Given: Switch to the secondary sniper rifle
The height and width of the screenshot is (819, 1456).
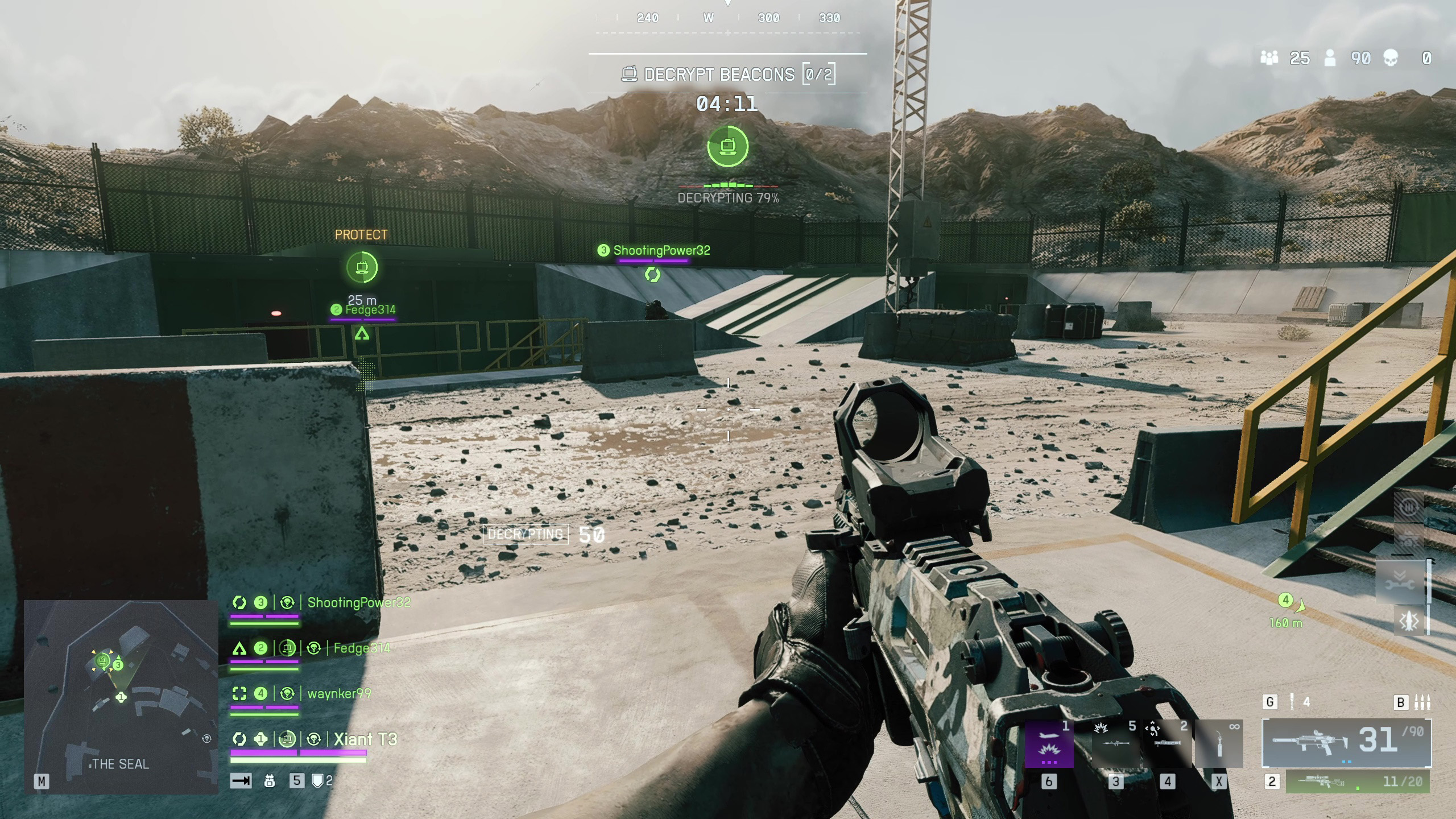Looking at the screenshot, I should [x=1357, y=782].
